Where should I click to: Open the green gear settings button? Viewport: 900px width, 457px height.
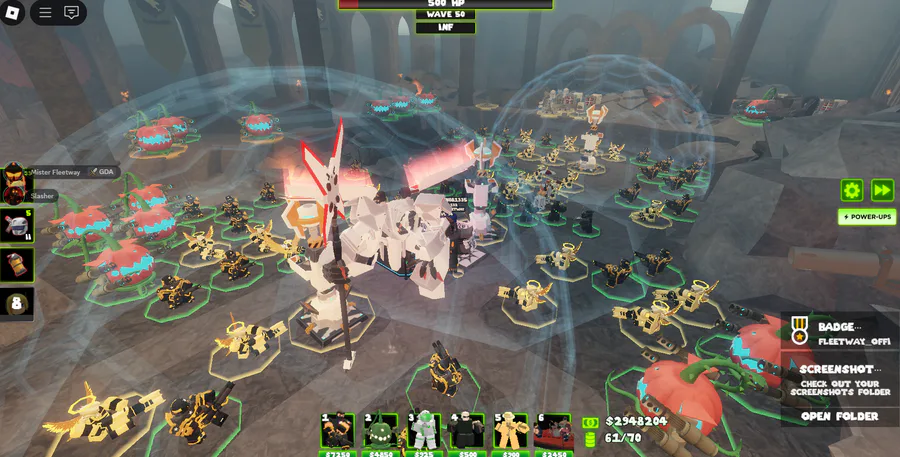coord(852,190)
